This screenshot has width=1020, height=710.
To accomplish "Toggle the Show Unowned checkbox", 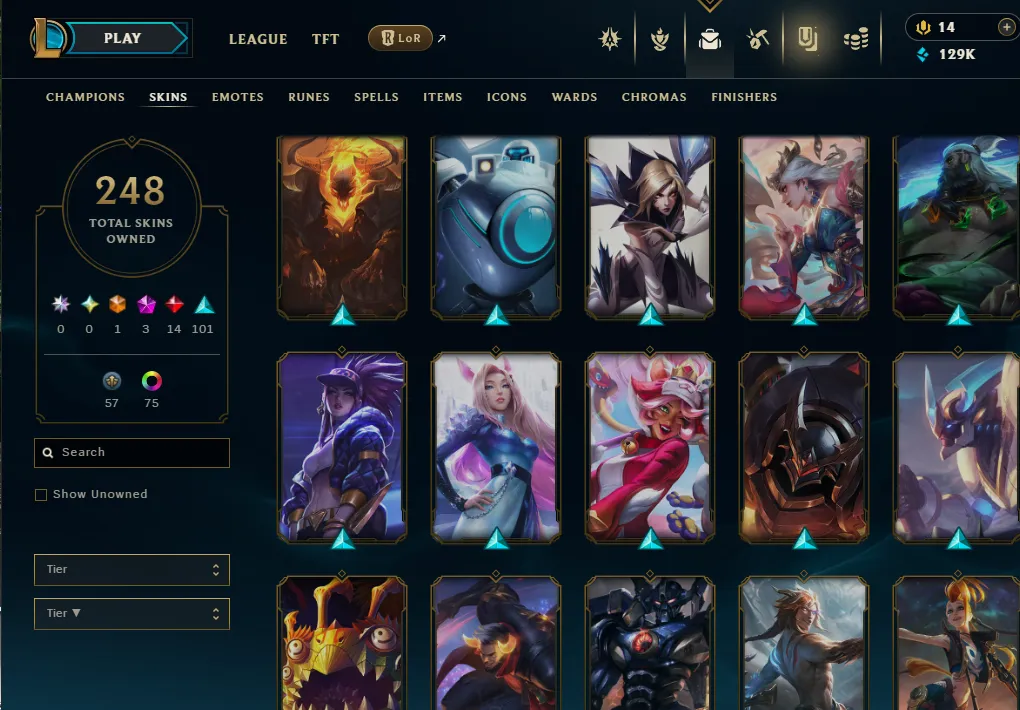I will tap(41, 495).
